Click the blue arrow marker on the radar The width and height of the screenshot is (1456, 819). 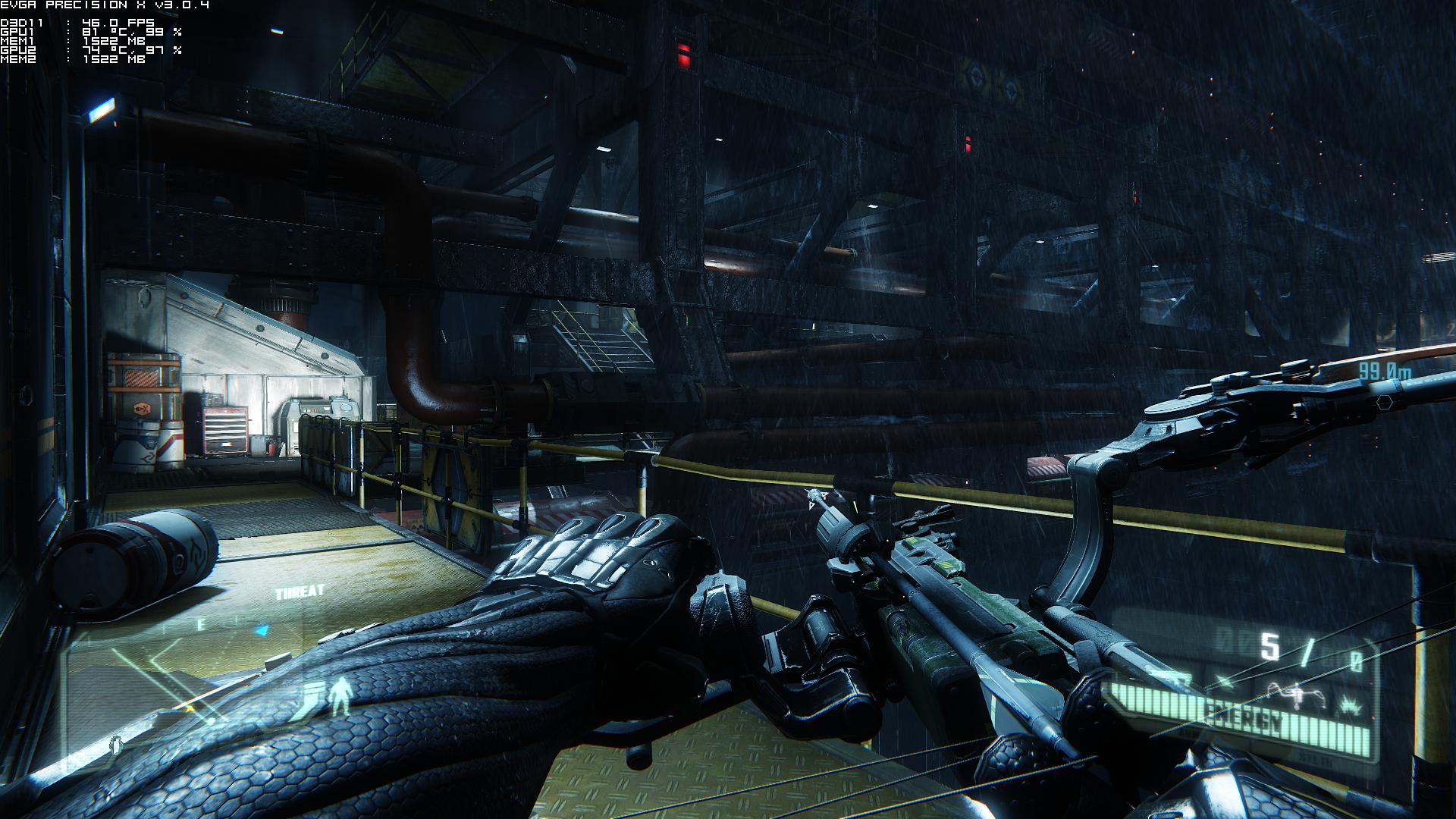pos(262,629)
